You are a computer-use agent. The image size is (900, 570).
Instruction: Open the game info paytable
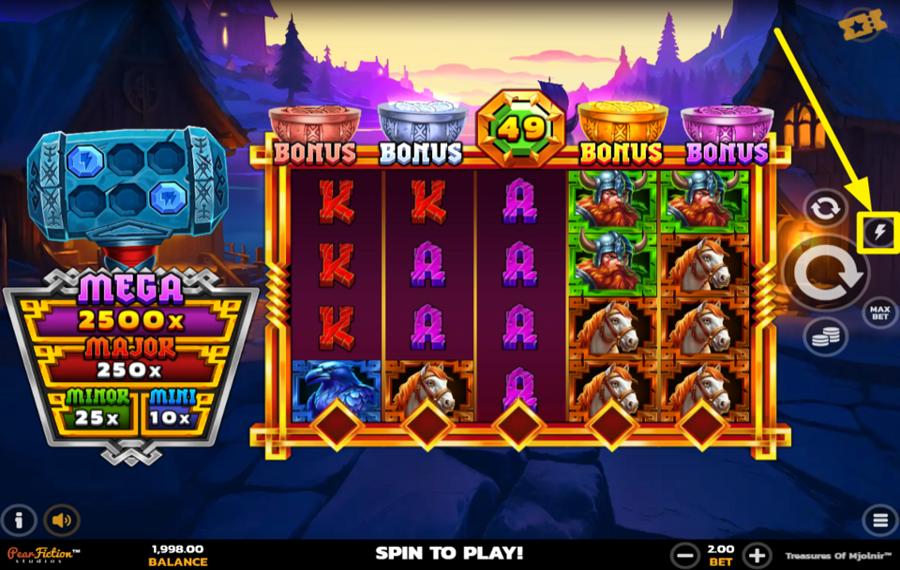click(x=18, y=520)
